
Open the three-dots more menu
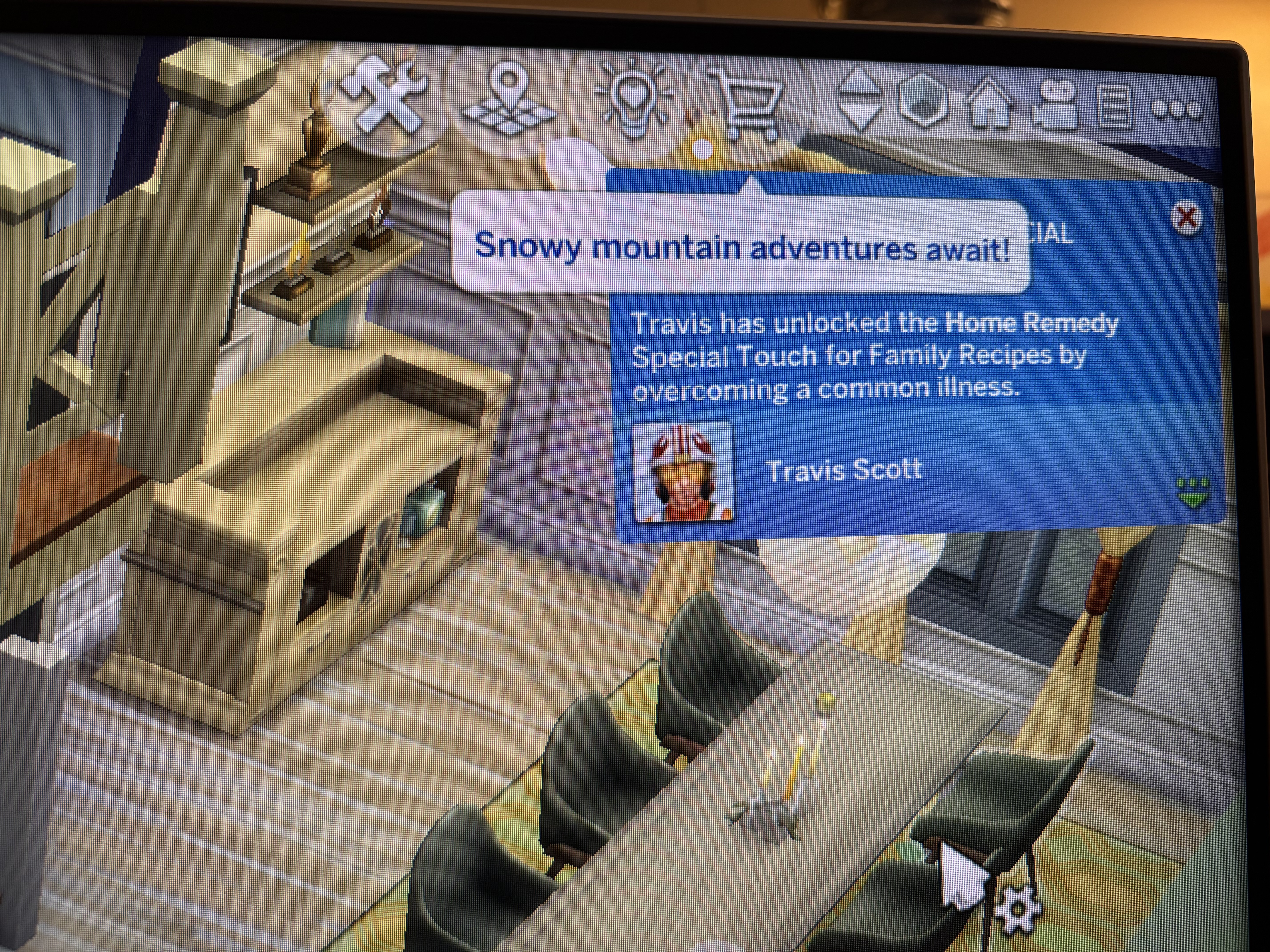point(1177,110)
